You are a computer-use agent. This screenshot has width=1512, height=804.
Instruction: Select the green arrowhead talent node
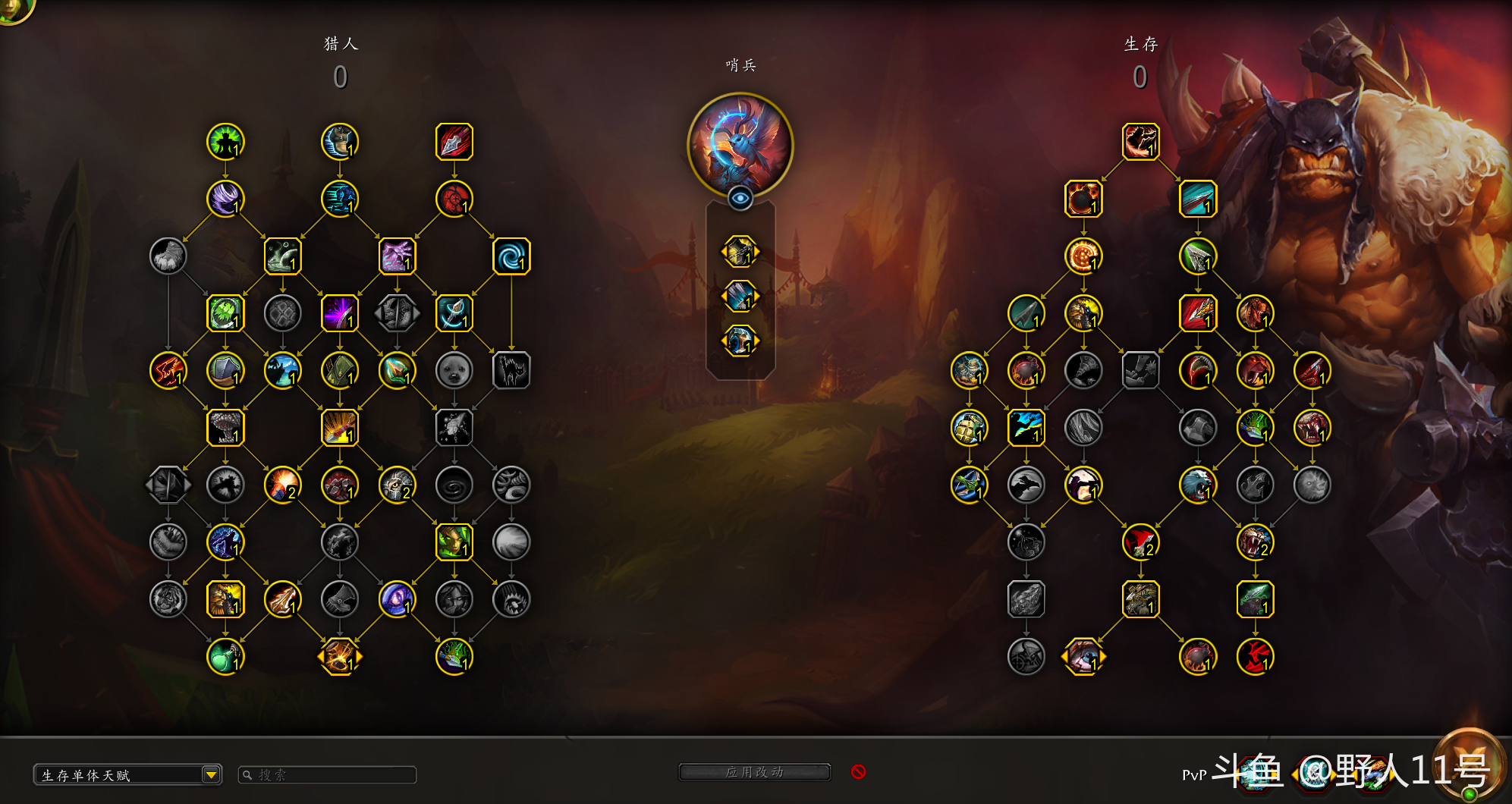[x=1198, y=256]
